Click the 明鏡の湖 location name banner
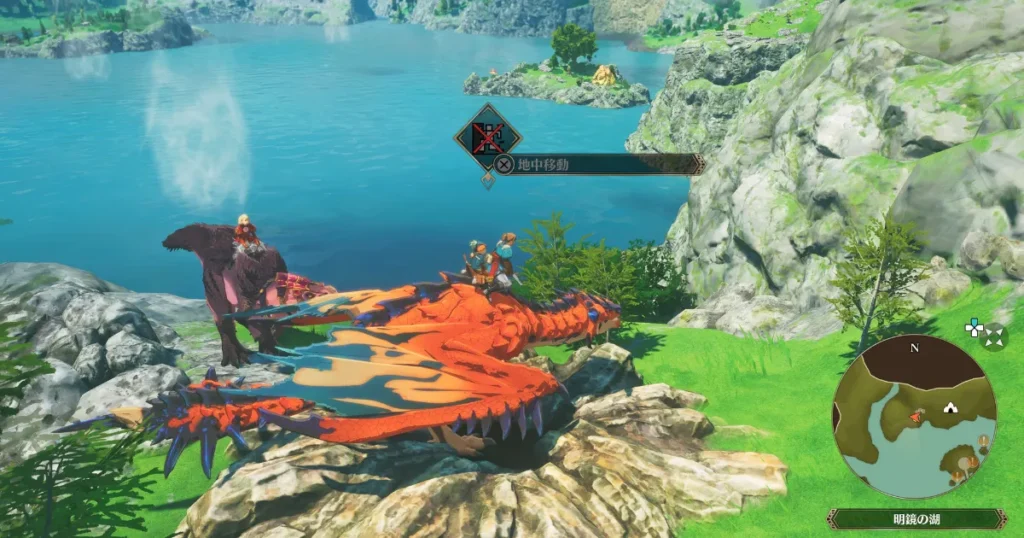This screenshot has height=538, width=1024. click(916, 519)
